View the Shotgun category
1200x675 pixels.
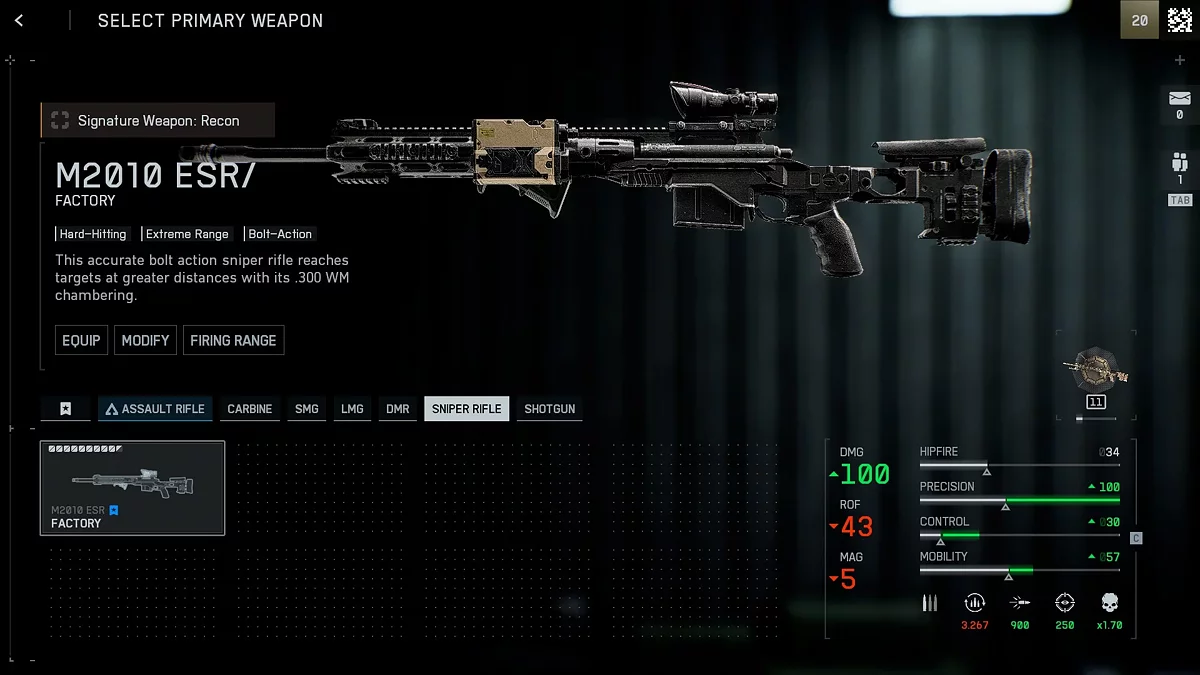(x=550, y=409)
